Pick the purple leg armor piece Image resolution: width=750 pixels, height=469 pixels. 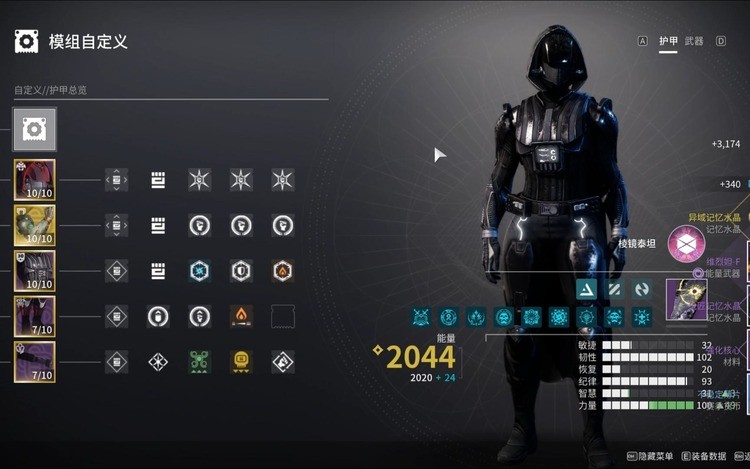34,317
